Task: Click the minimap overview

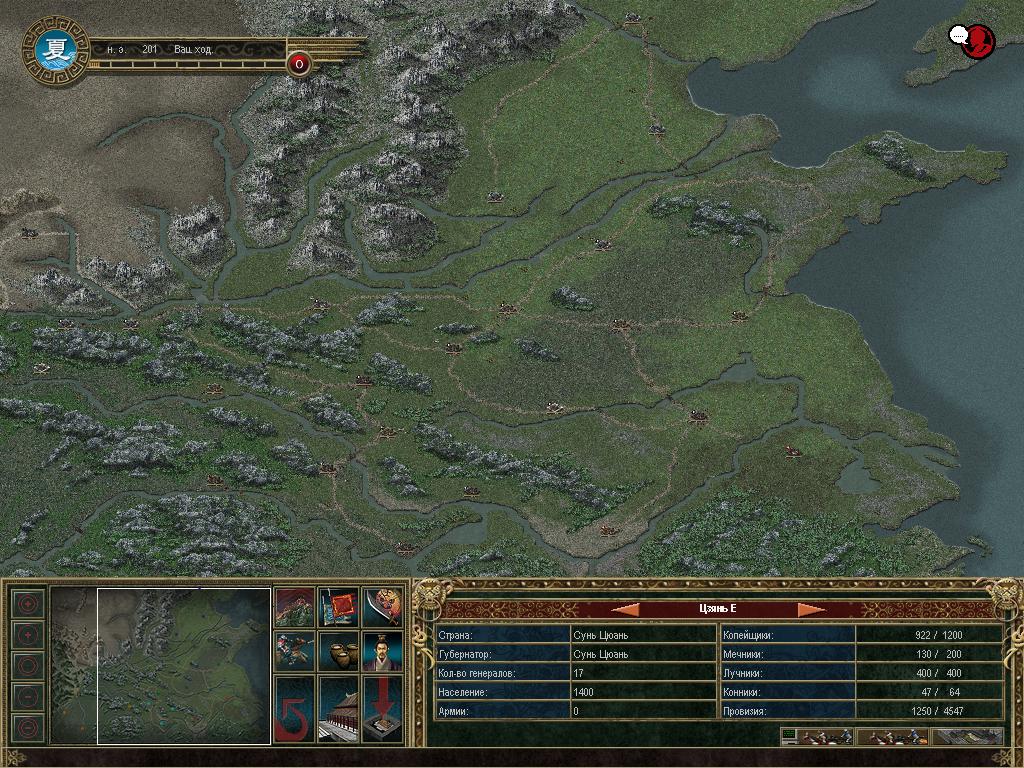Action: [160, 666]
